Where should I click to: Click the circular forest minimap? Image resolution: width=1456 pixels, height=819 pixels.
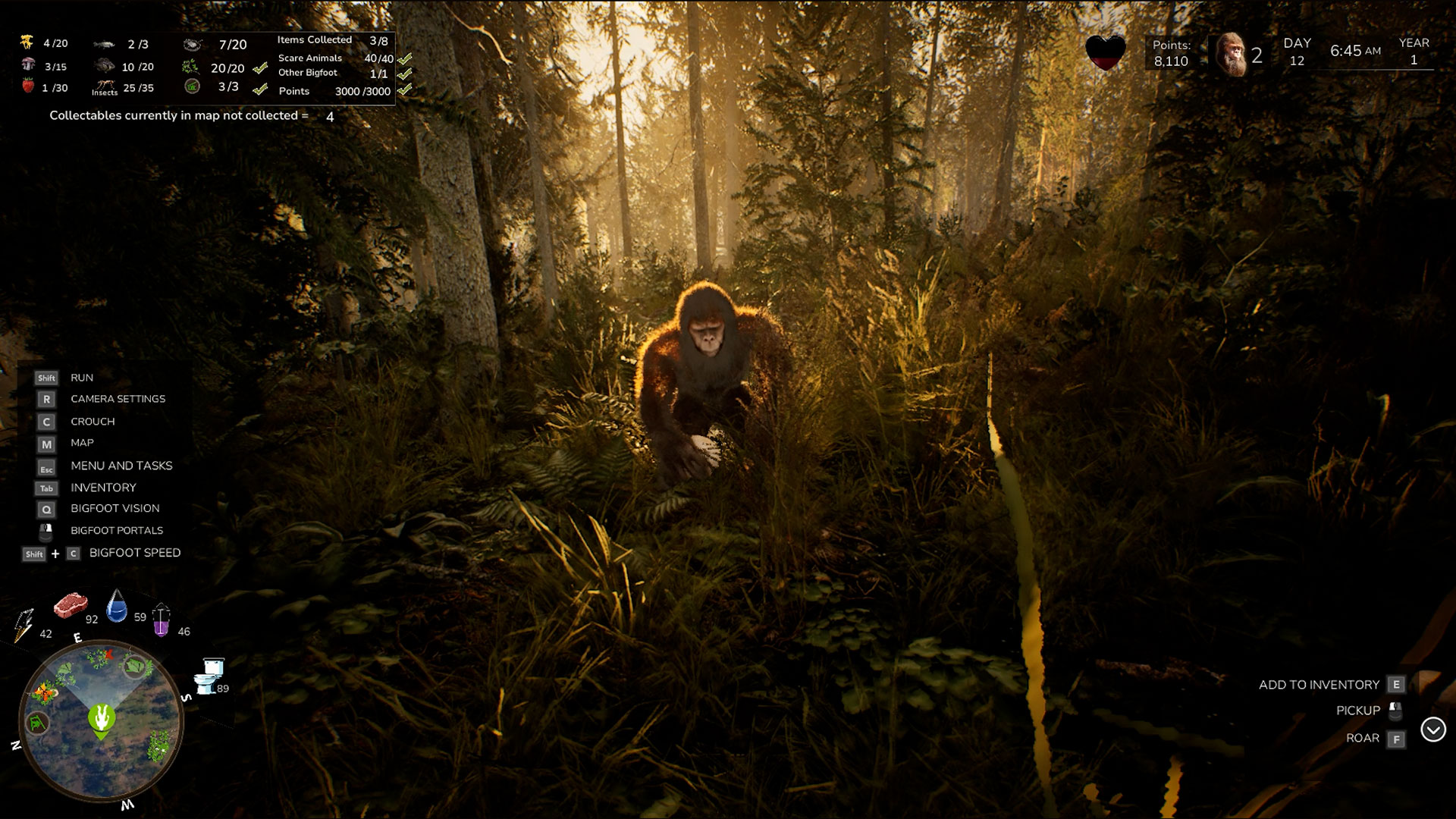click(101, 720)
